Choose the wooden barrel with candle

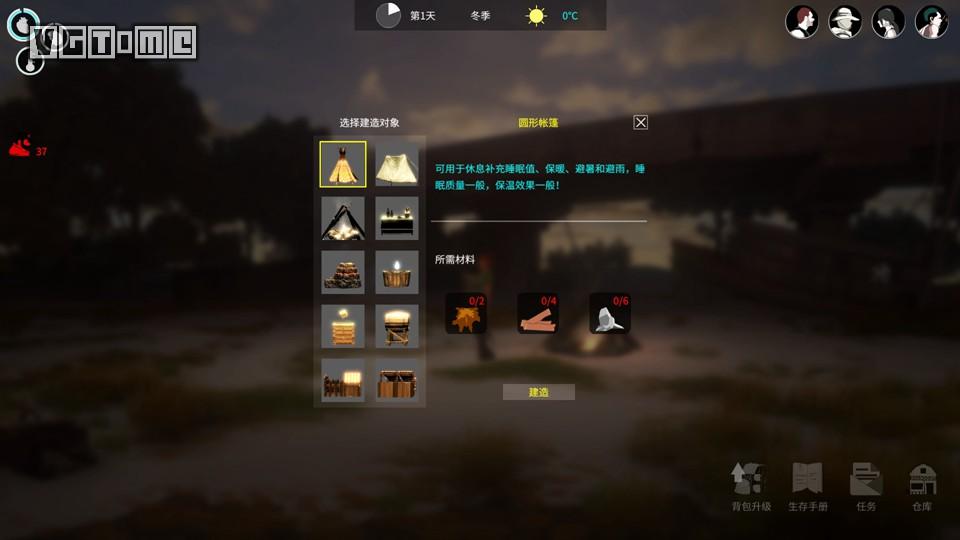(397, 272)
